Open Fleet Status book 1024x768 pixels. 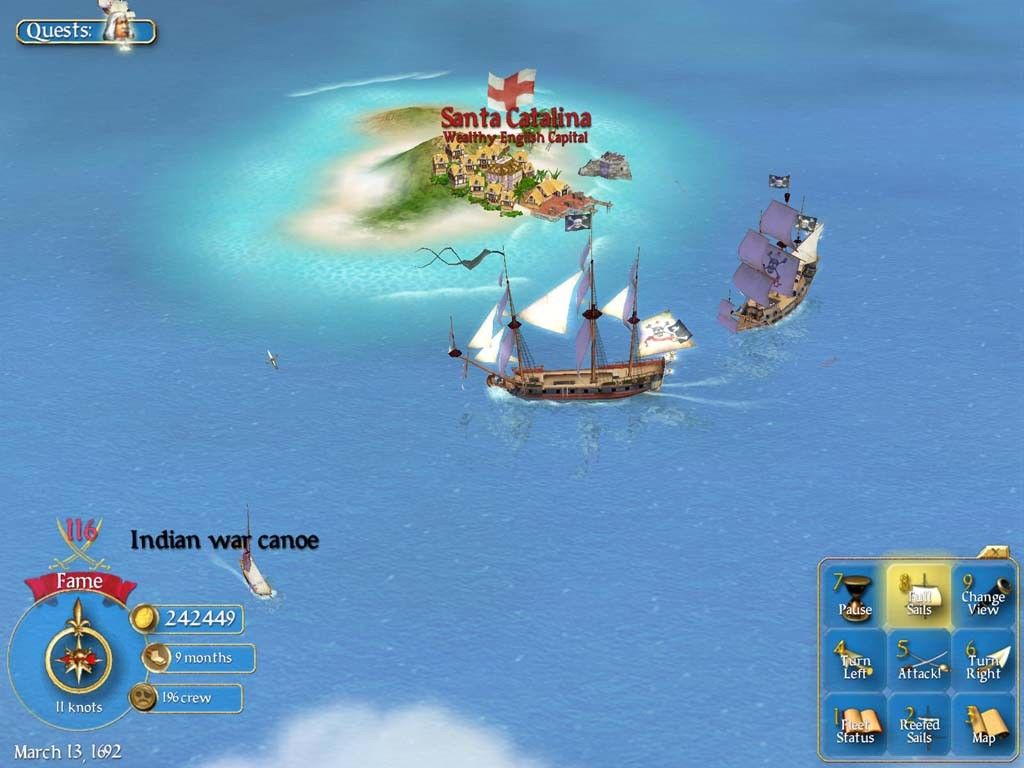[x=854, y=725]
